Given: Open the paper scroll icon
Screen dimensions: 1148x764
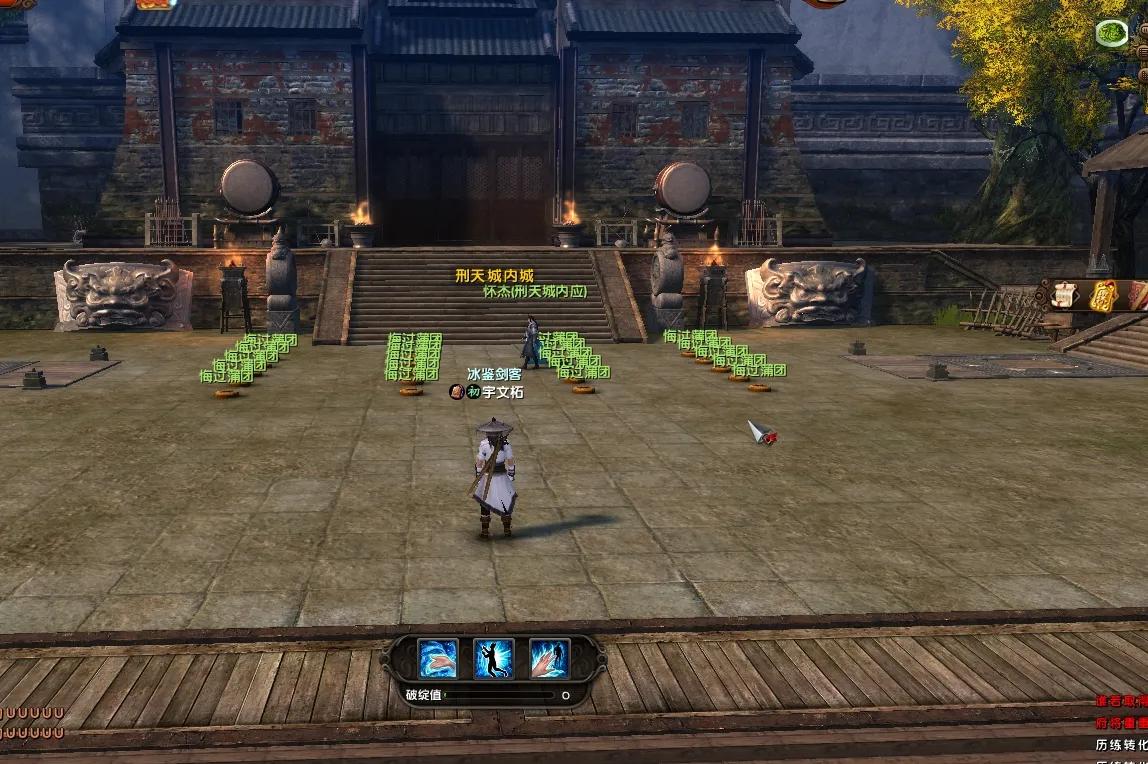Looking at the screenshot, I should [x=1064, y=295].
